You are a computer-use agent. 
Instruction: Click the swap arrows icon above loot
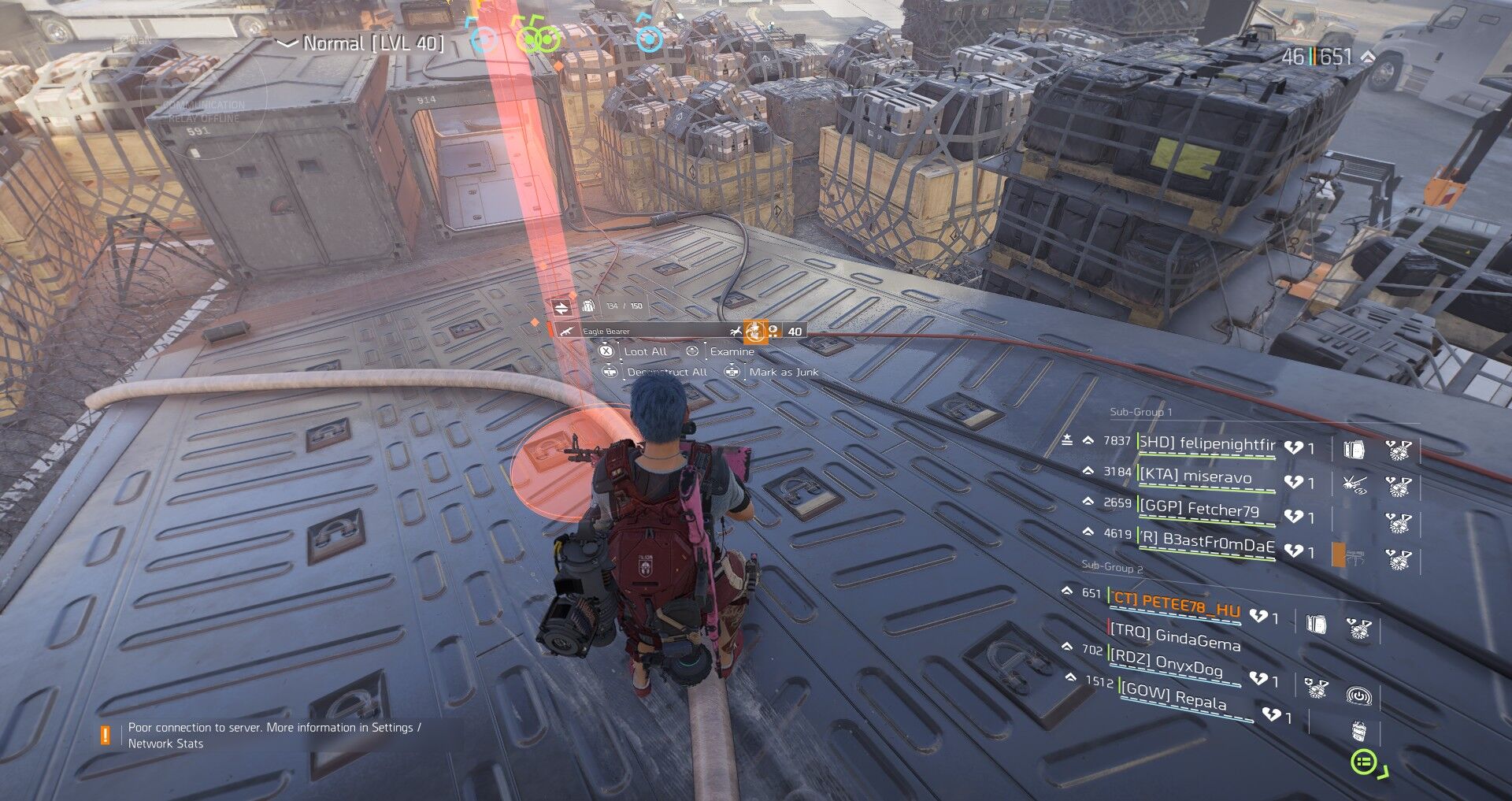(561, 306)
